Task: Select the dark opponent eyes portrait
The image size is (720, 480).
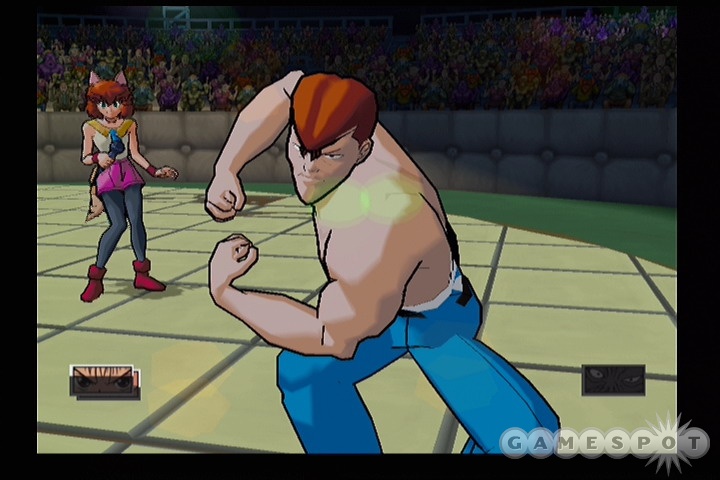Action: coord(613,379)
